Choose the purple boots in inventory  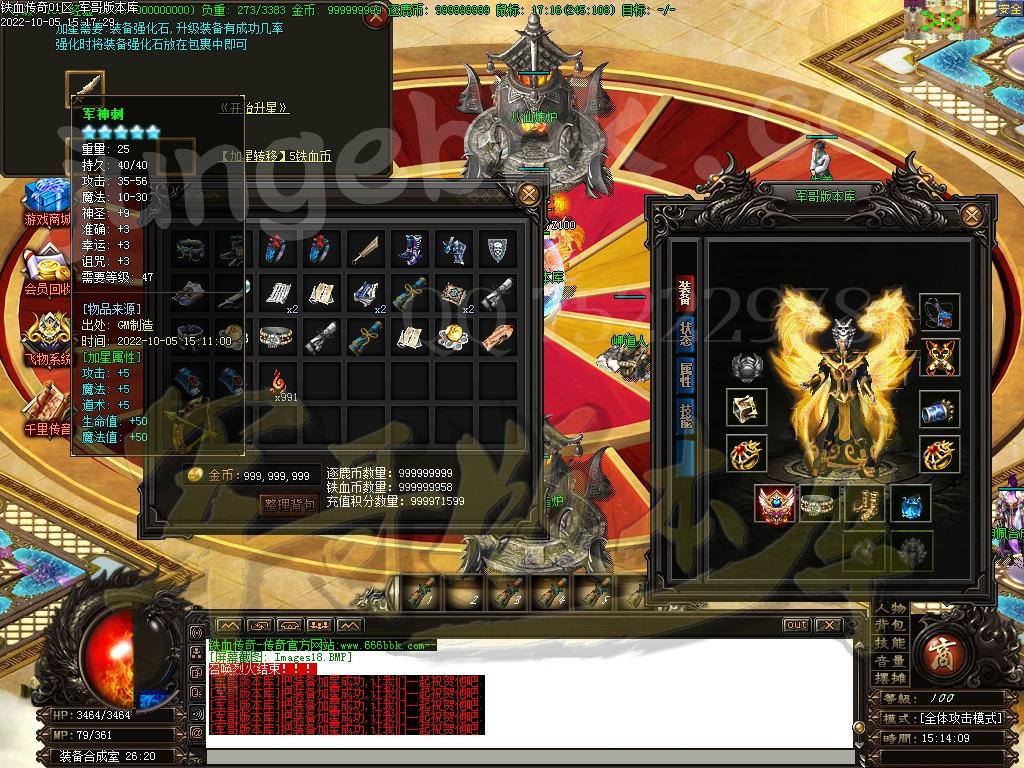tap(409, 250)
